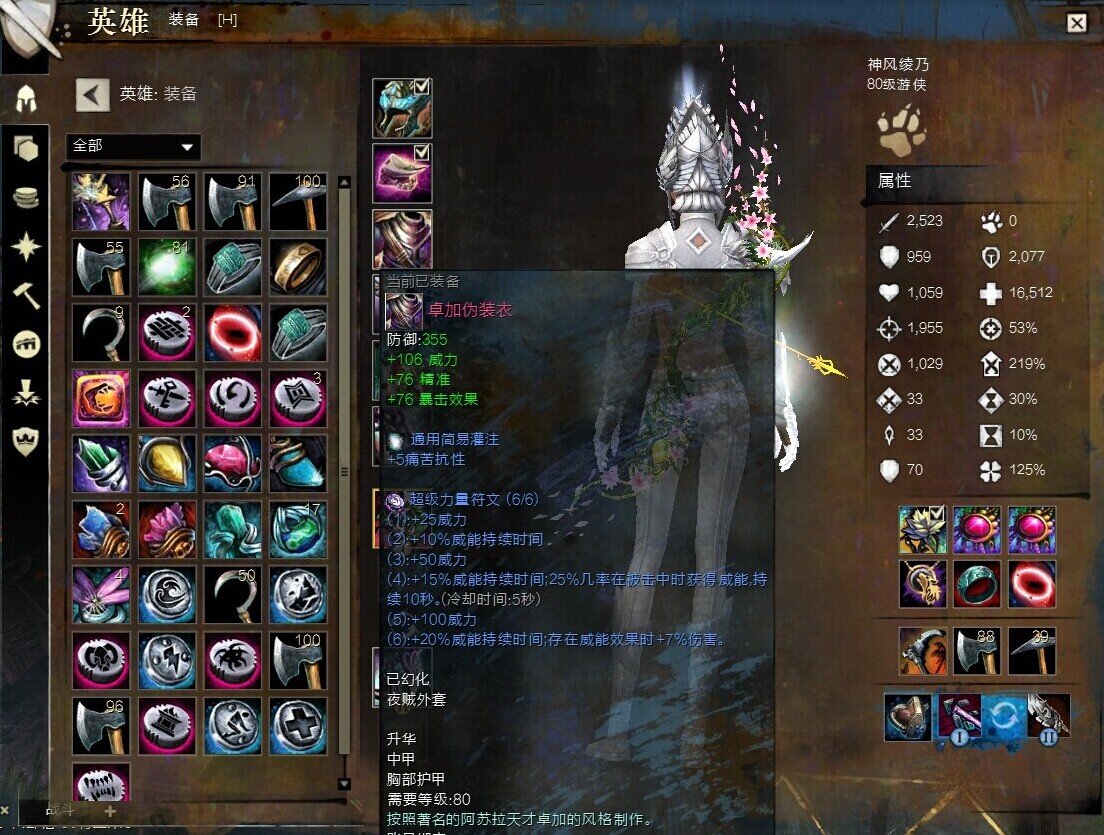This screenshot has height=835, width=1104.
Task: Select the gold ring in the inventory grid
Action: pos(297,267)
